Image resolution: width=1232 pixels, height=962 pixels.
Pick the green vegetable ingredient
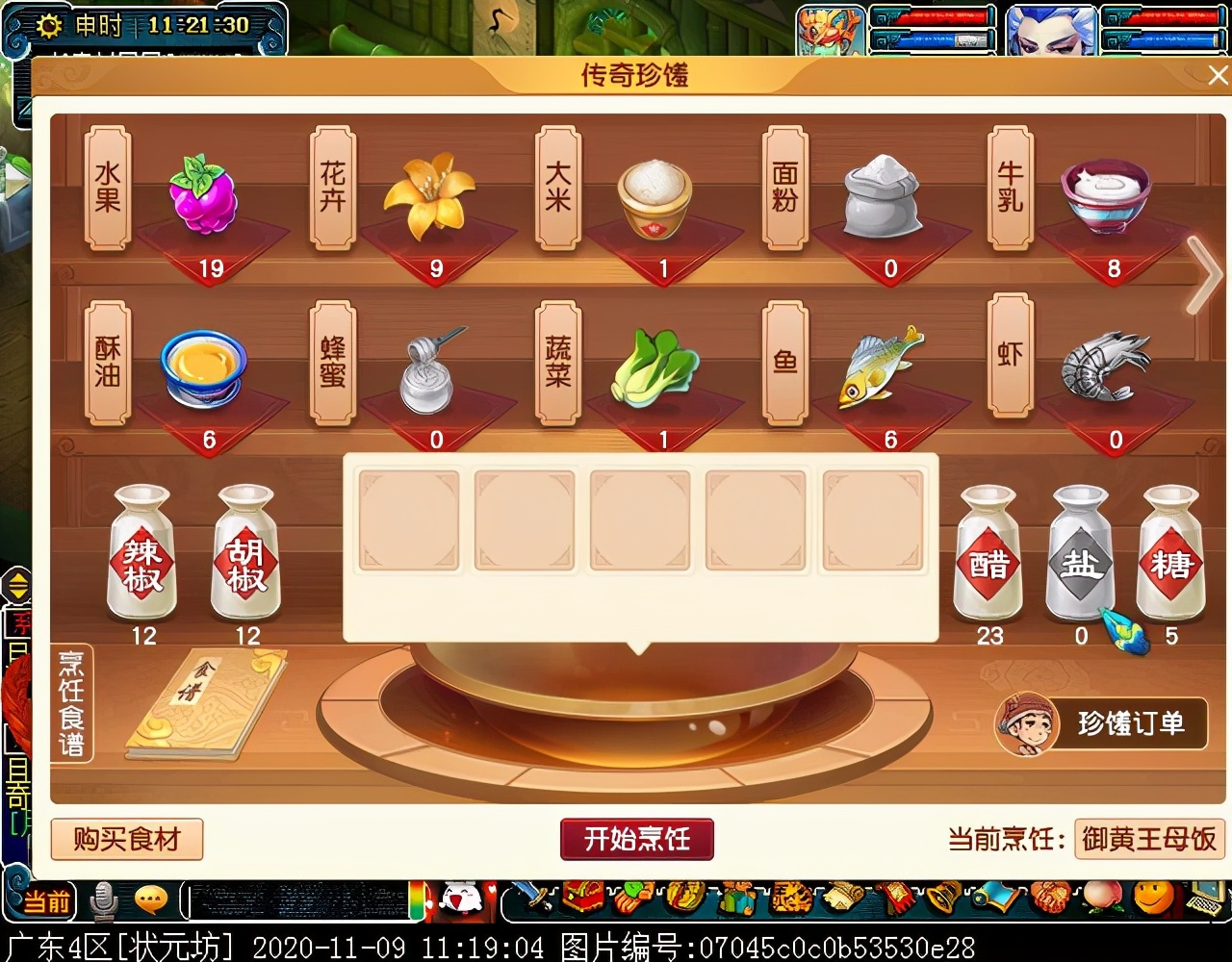[654, 369]
